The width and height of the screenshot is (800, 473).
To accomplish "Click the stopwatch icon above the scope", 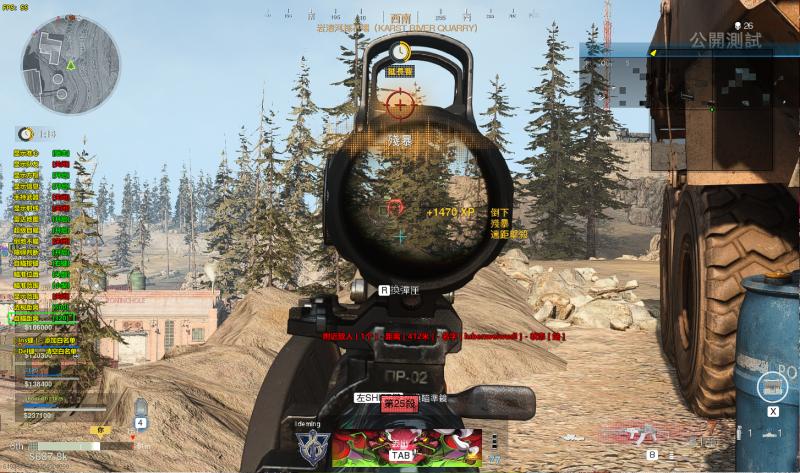I will (401, 51).
